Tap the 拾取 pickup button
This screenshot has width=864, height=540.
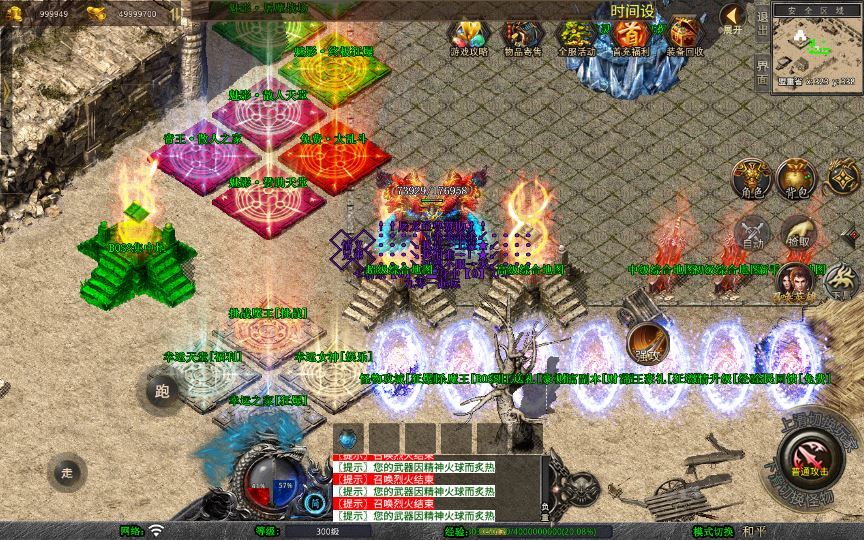coord(798,231)
